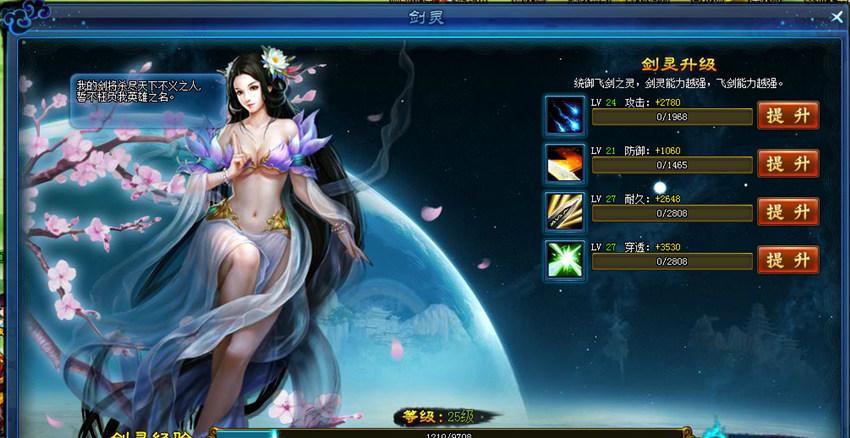Screen dimensions: 850x438
Task: Close the 剑灵 sword spirit window
Action: (837, 17)
